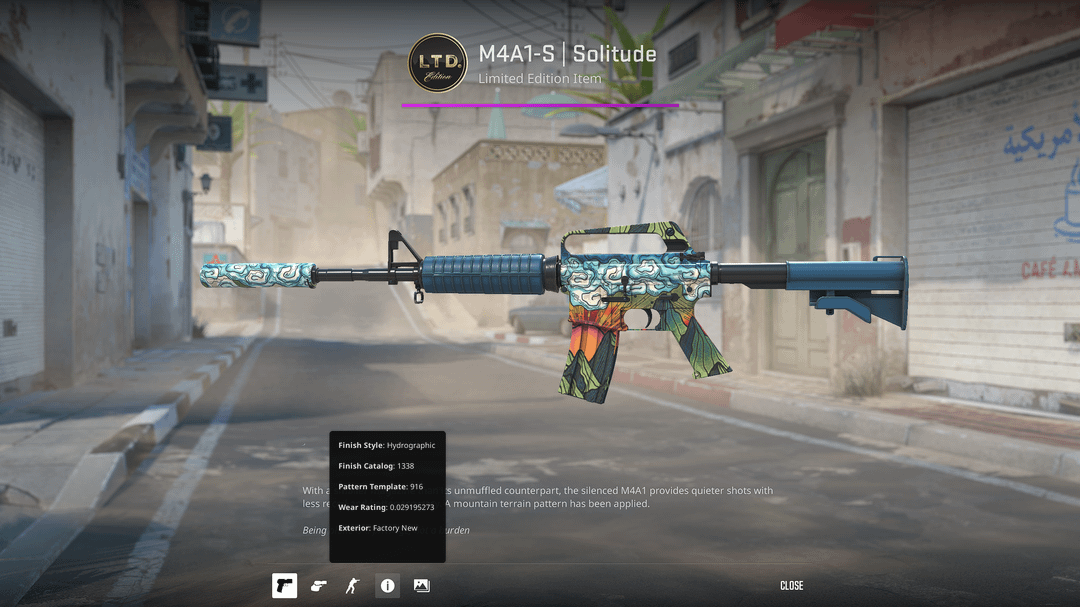Close the M4A1-S inspect screen
Viewport: 1080px width, 607px height.
(x=791, y=586)
